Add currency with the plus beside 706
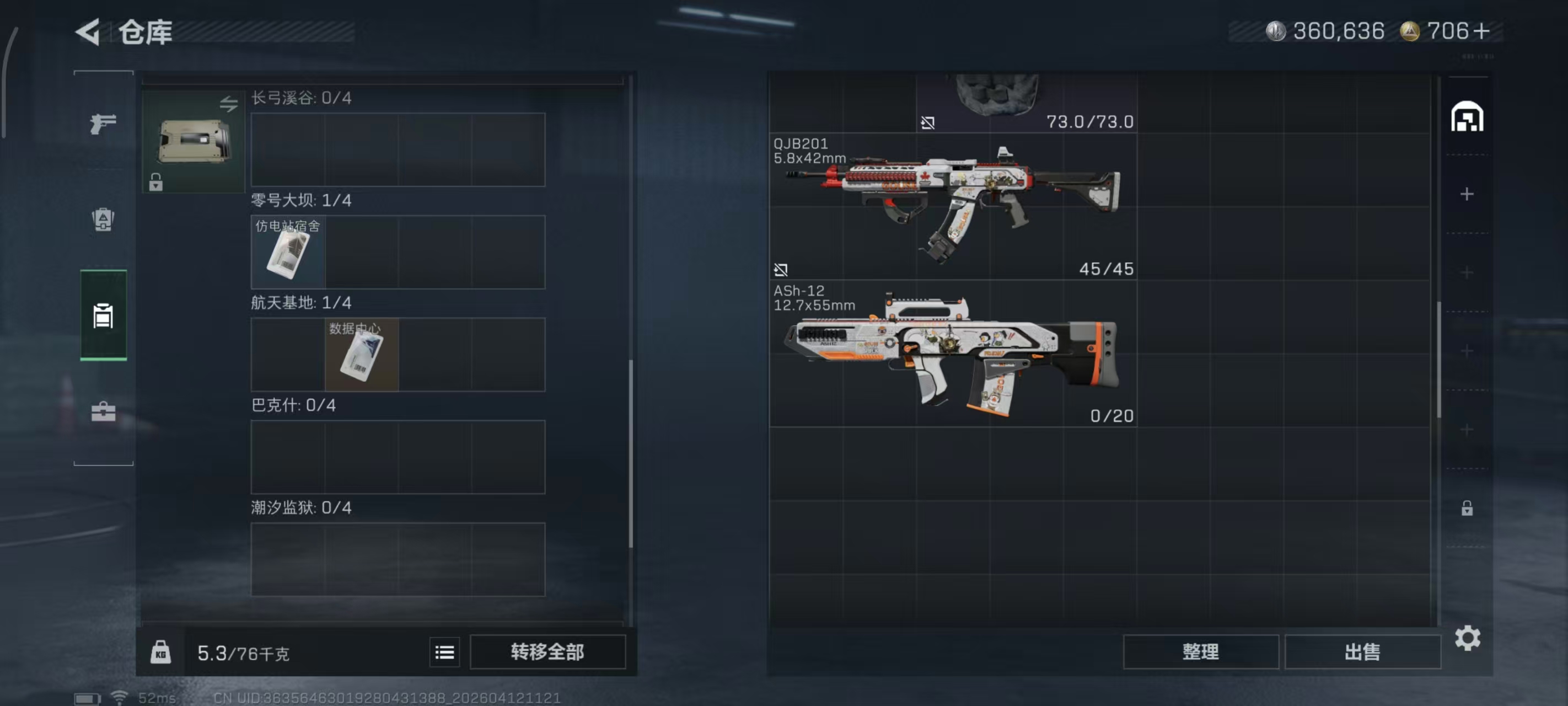The height and width of the screenshot is (706, 1568). (x=1482, y=31)
